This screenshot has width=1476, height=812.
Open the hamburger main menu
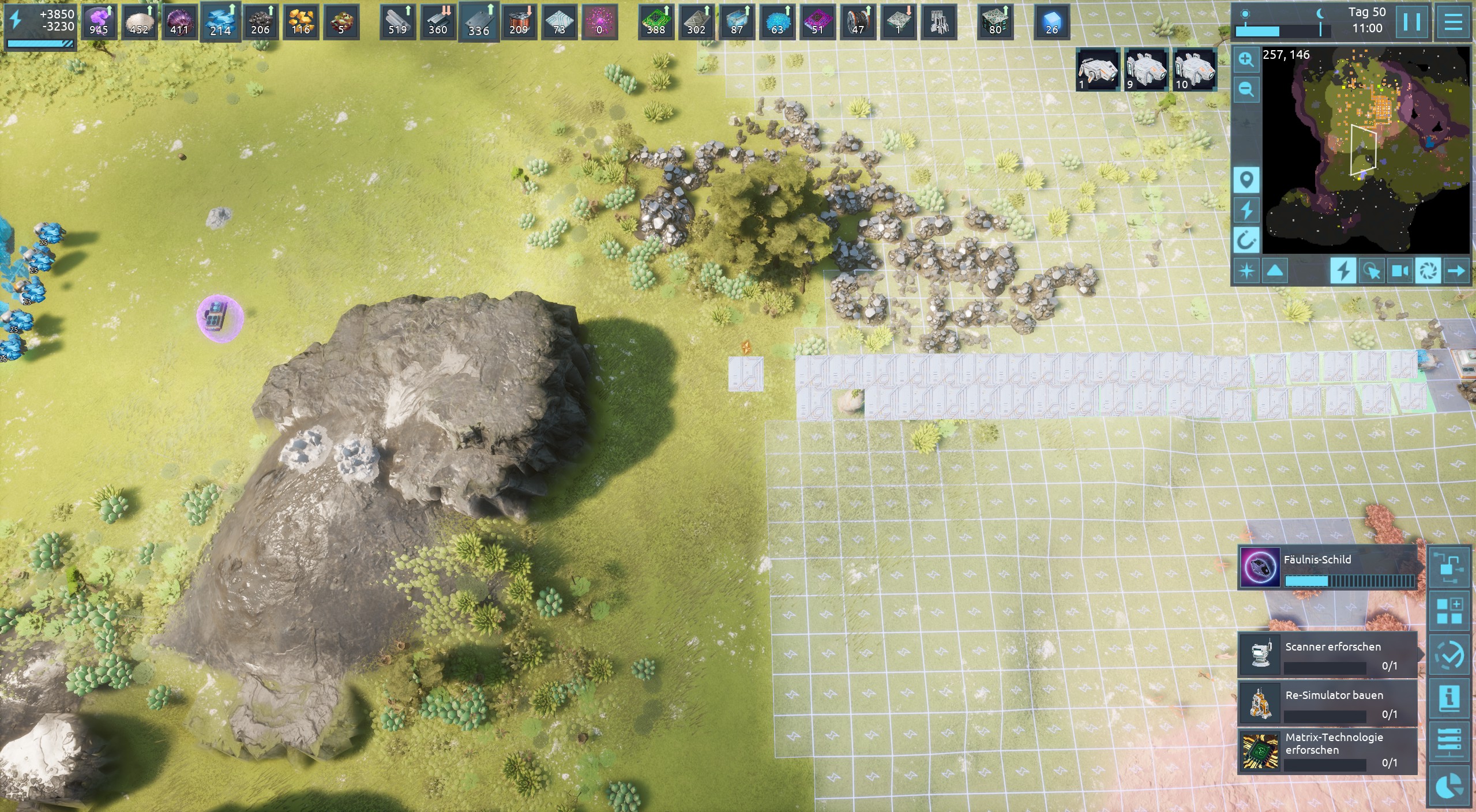1453,22
